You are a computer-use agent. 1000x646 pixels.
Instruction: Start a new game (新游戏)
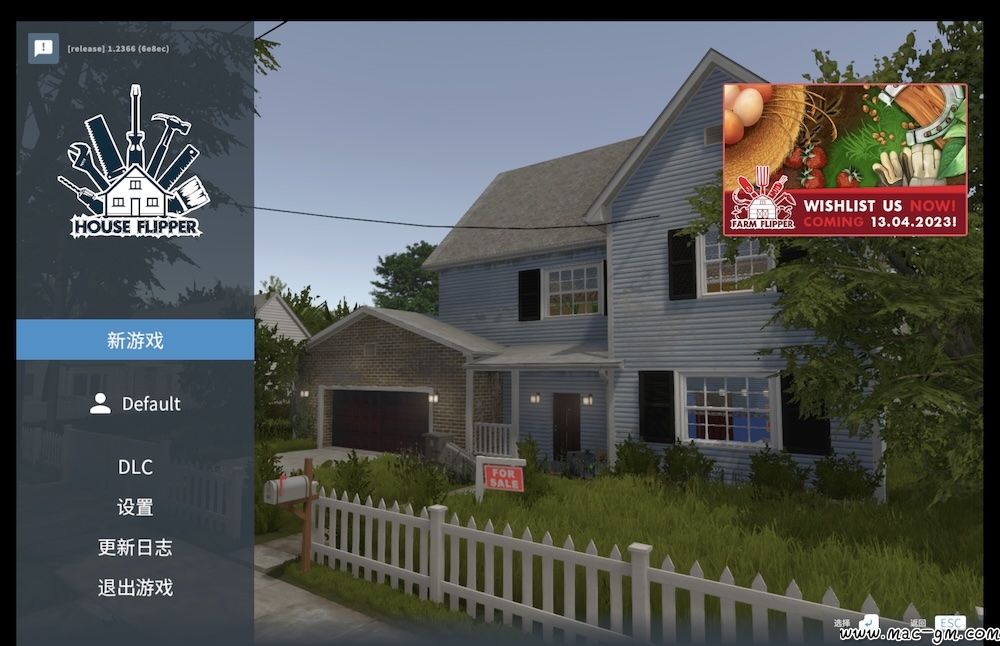135,340
